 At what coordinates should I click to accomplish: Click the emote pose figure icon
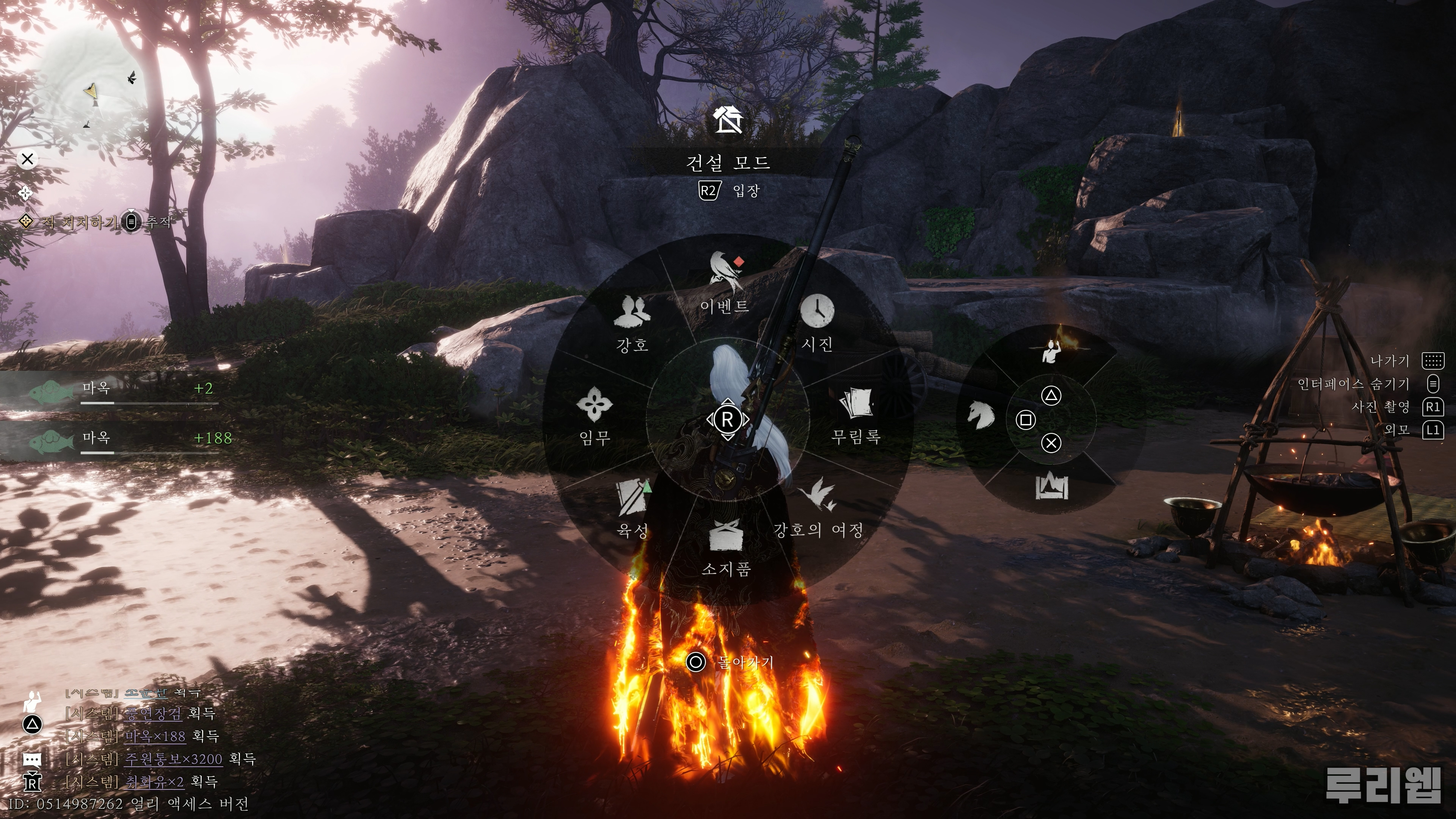click(1051, 350)
